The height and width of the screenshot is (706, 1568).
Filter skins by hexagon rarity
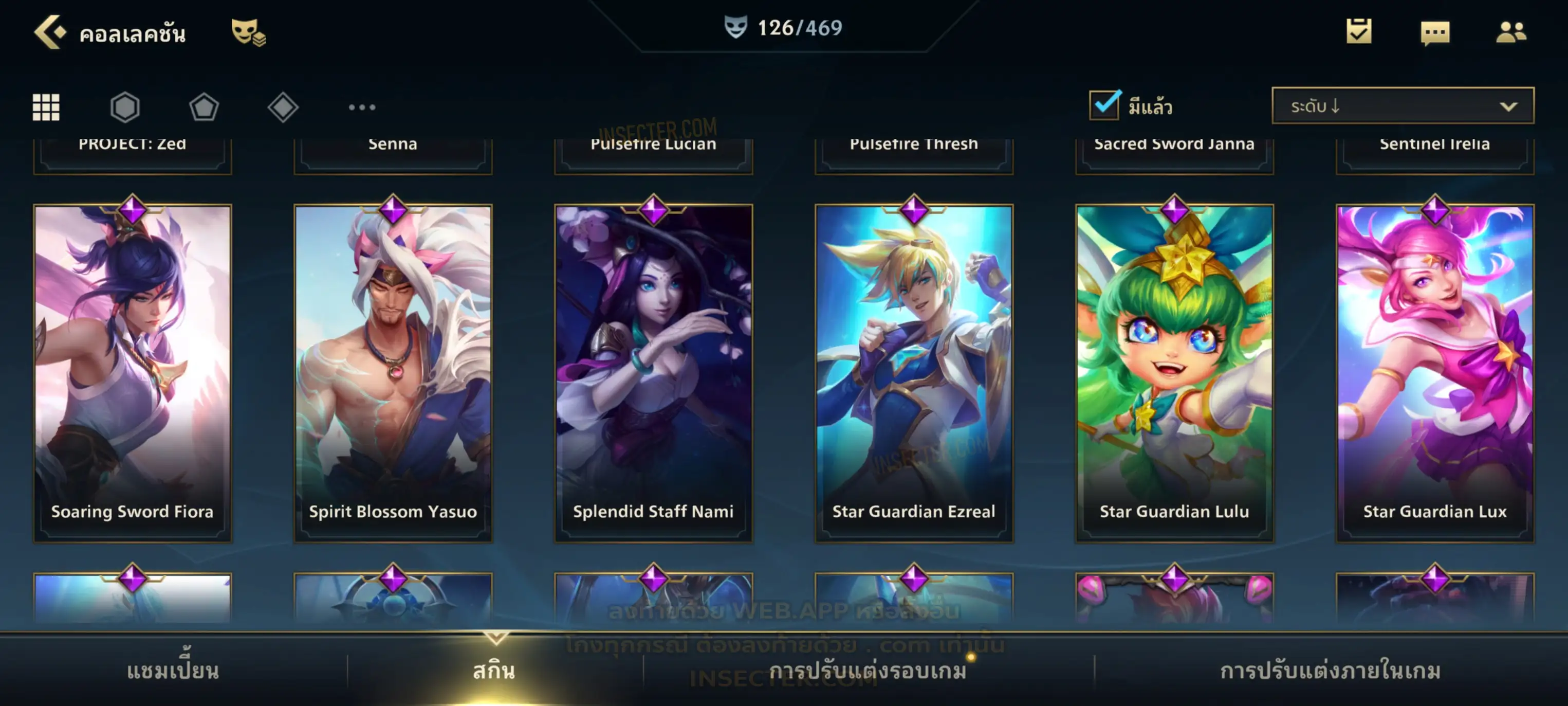tap(125, 107)
